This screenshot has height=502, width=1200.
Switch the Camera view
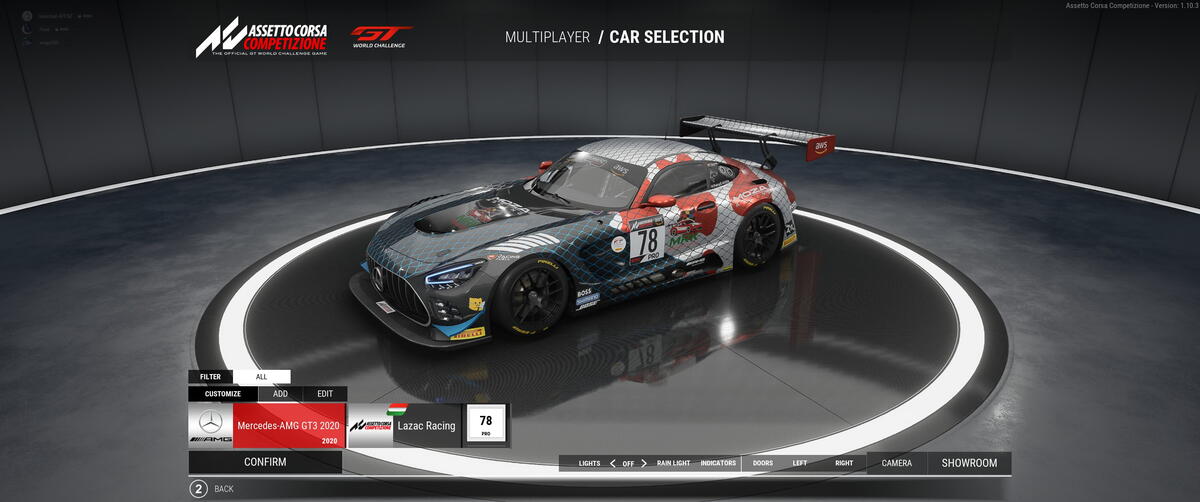pyautogui.click(x=896, y=463)
